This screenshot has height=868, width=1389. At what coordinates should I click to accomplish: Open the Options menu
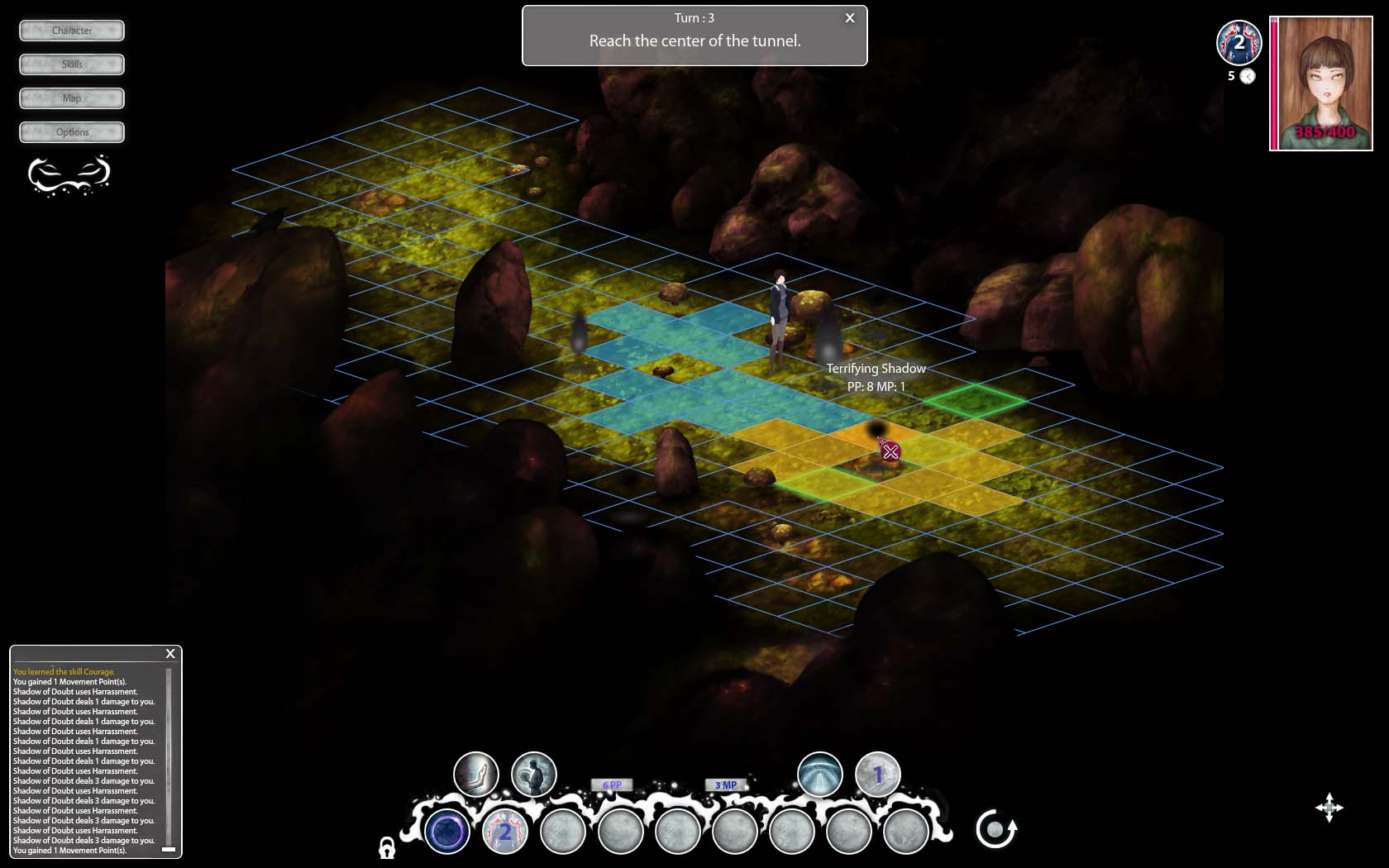point(70,131)
